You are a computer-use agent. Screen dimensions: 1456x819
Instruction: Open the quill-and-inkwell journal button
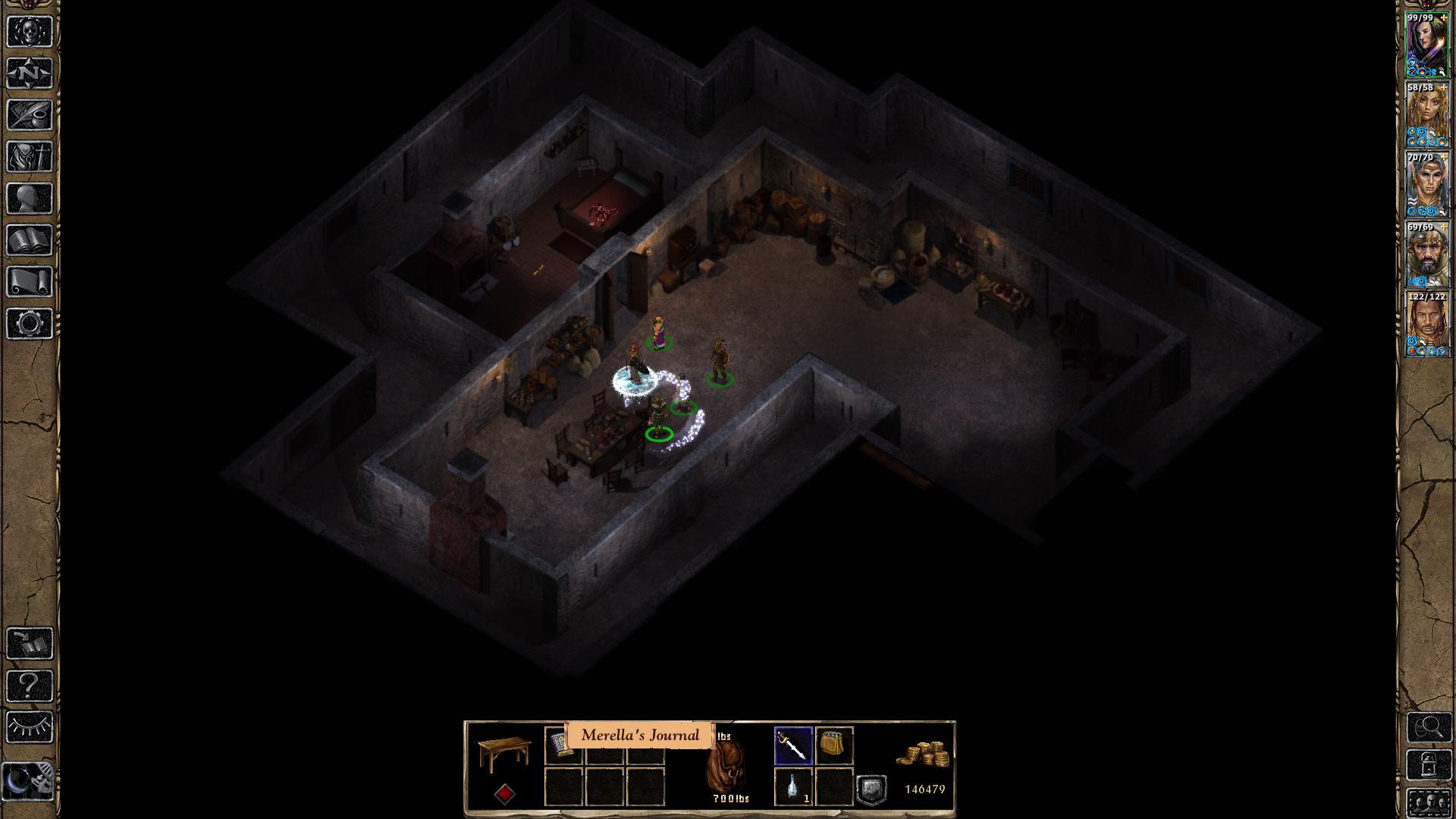30,115
